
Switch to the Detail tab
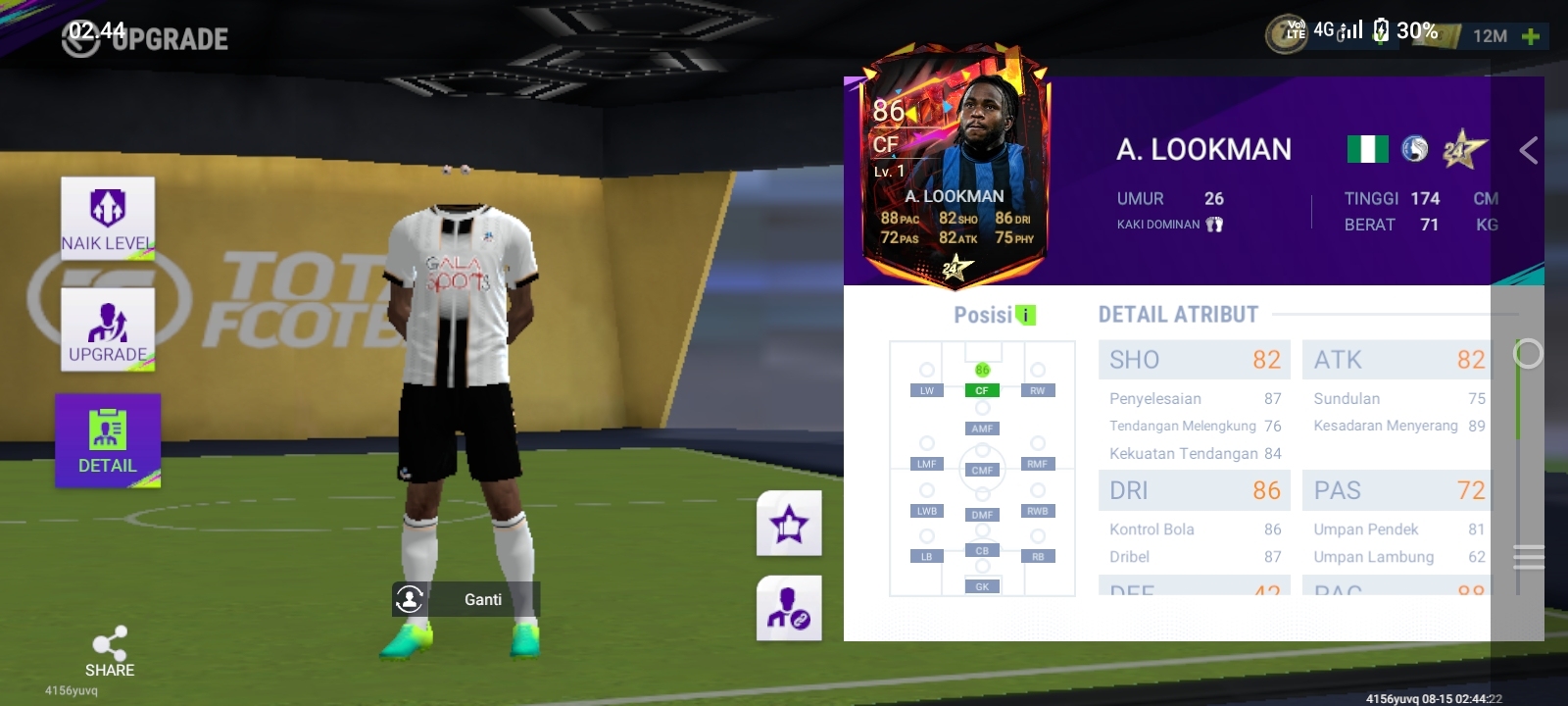[x=108, y=440]
